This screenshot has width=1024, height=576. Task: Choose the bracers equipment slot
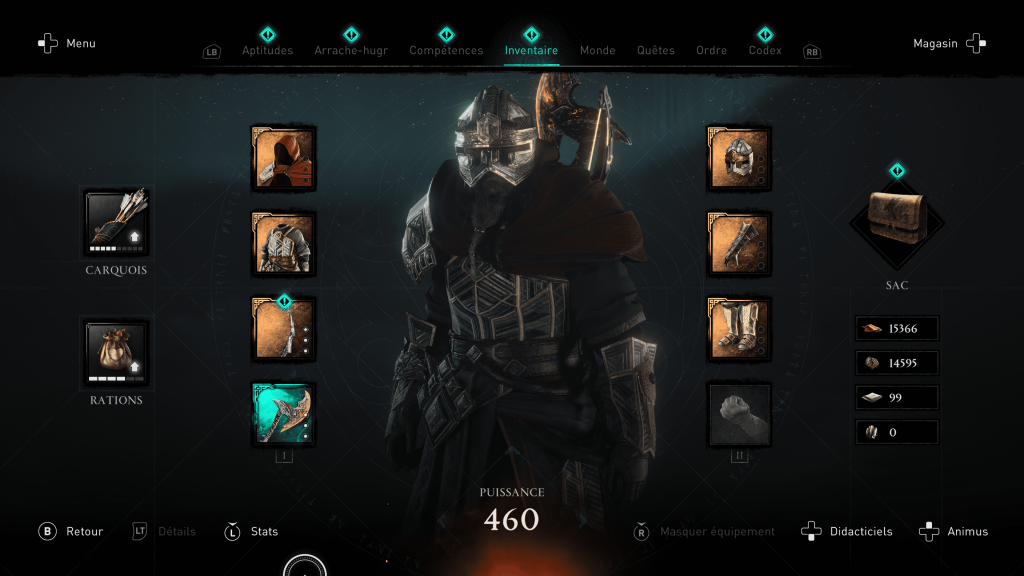tap(739, 244)
